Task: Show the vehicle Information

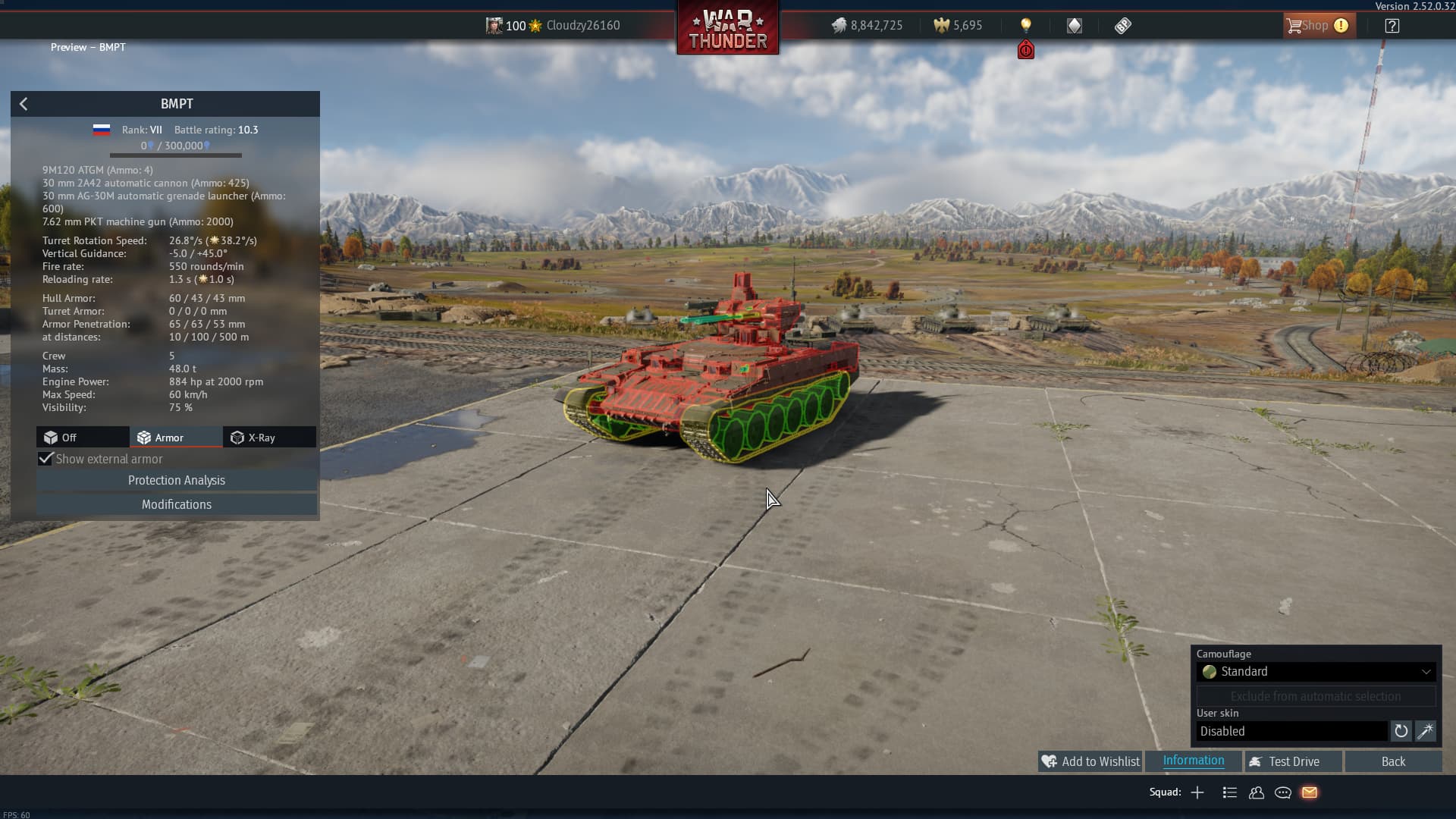Action: [1193, 761]
